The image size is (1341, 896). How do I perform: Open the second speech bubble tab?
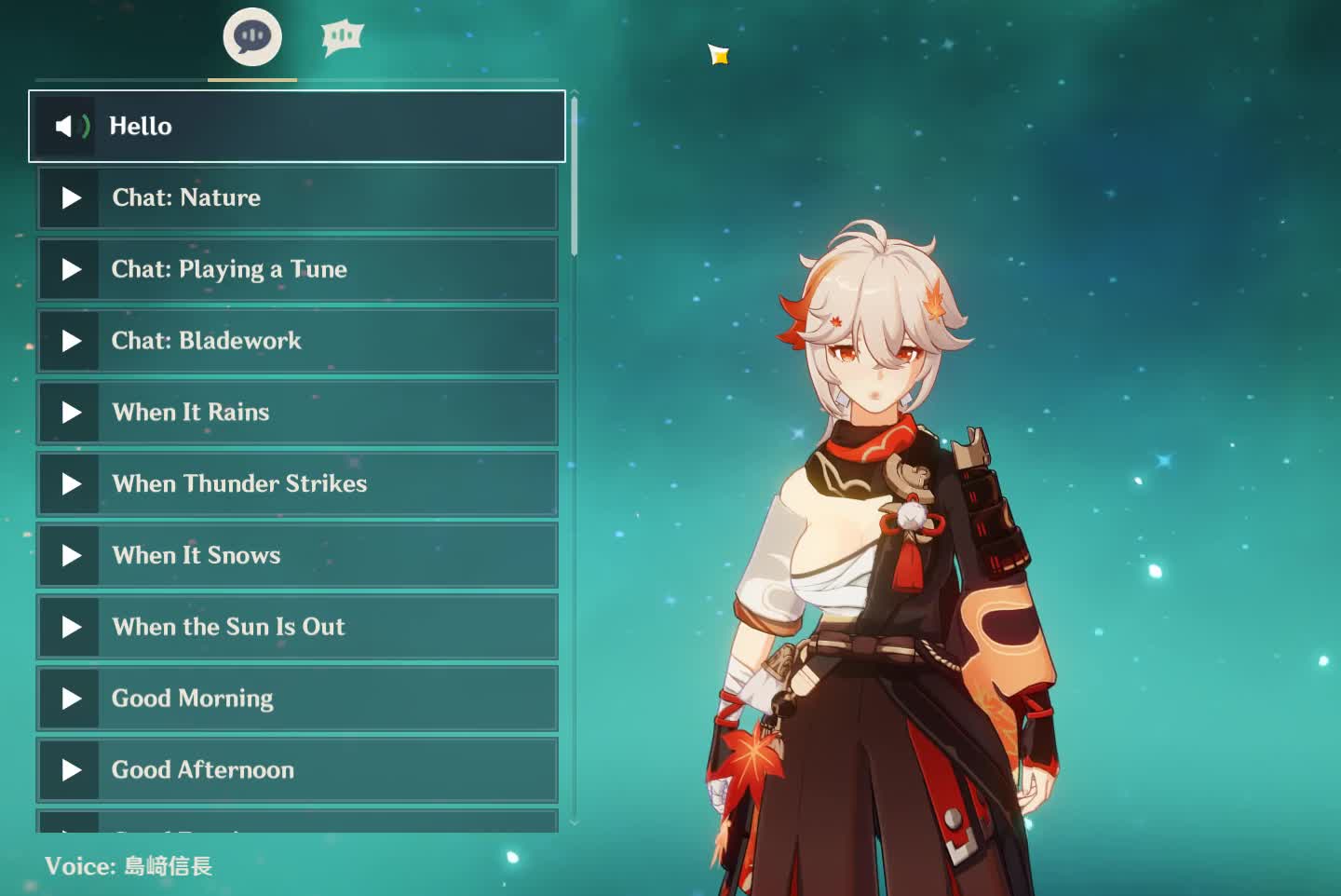tap(342, 37)
